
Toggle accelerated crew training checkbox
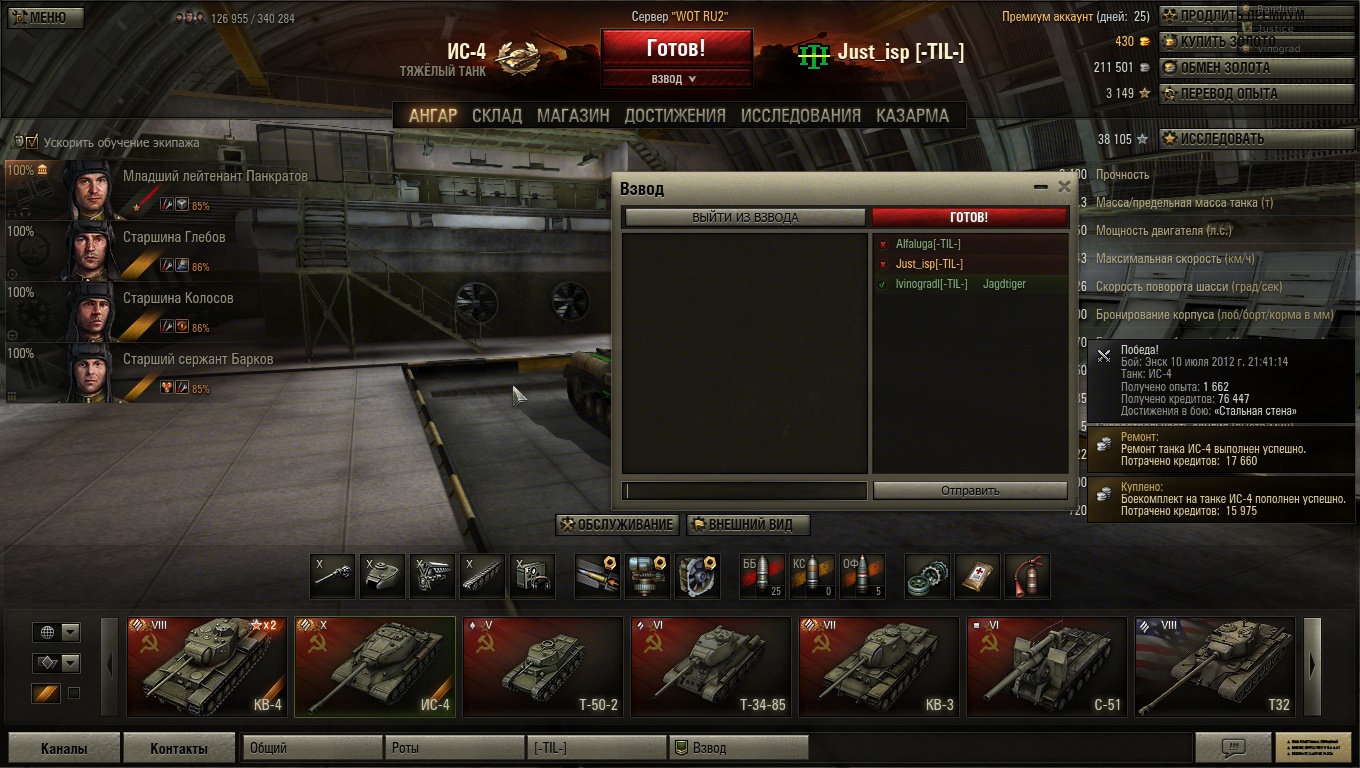click(32, 142)
